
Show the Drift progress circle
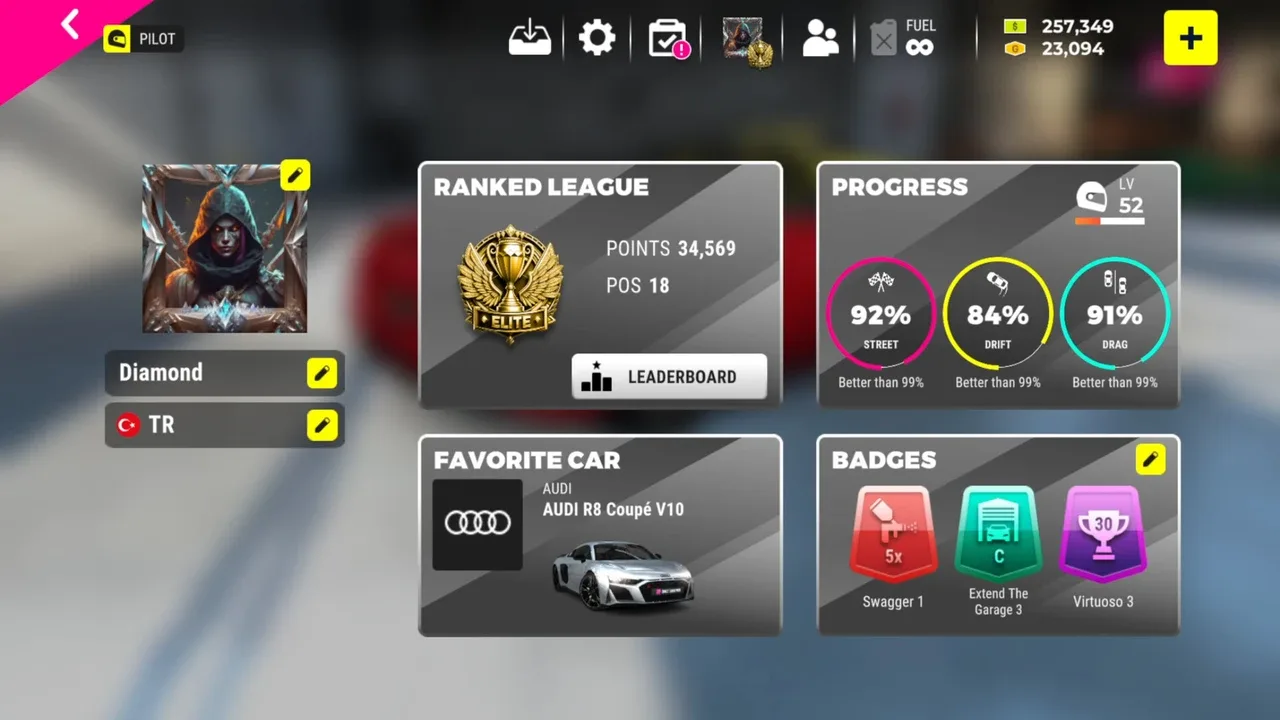(998, 314)
